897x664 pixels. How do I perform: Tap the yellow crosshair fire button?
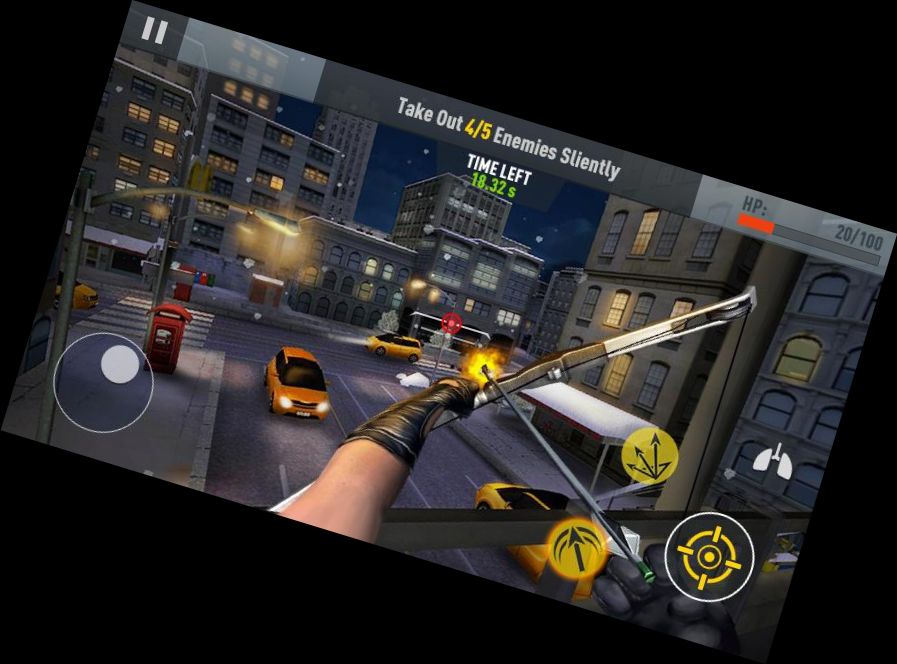coord(709,557)
